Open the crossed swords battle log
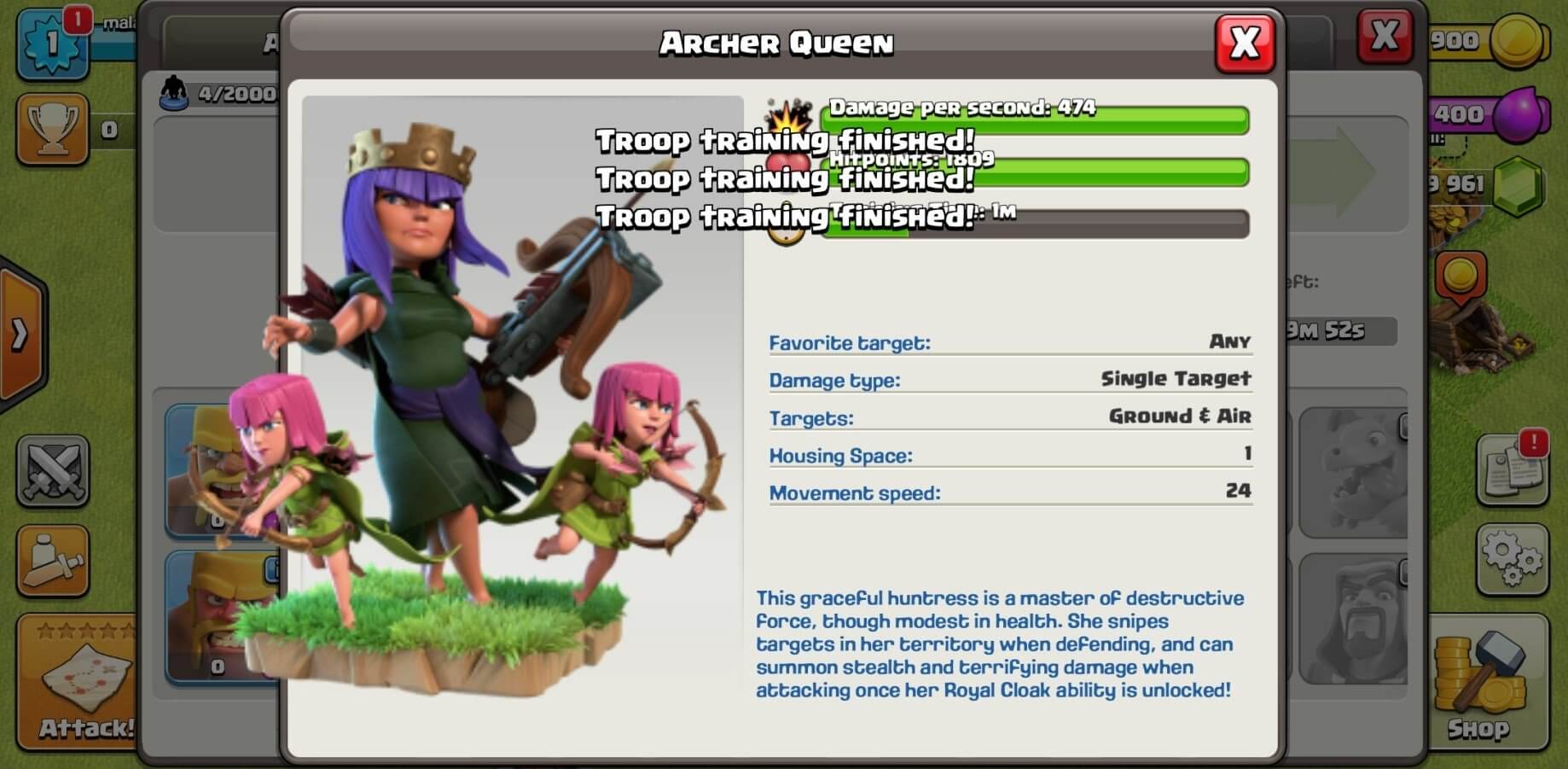Image resolution: width=1568 pixels, height=769 pixels. pos(52,469)
